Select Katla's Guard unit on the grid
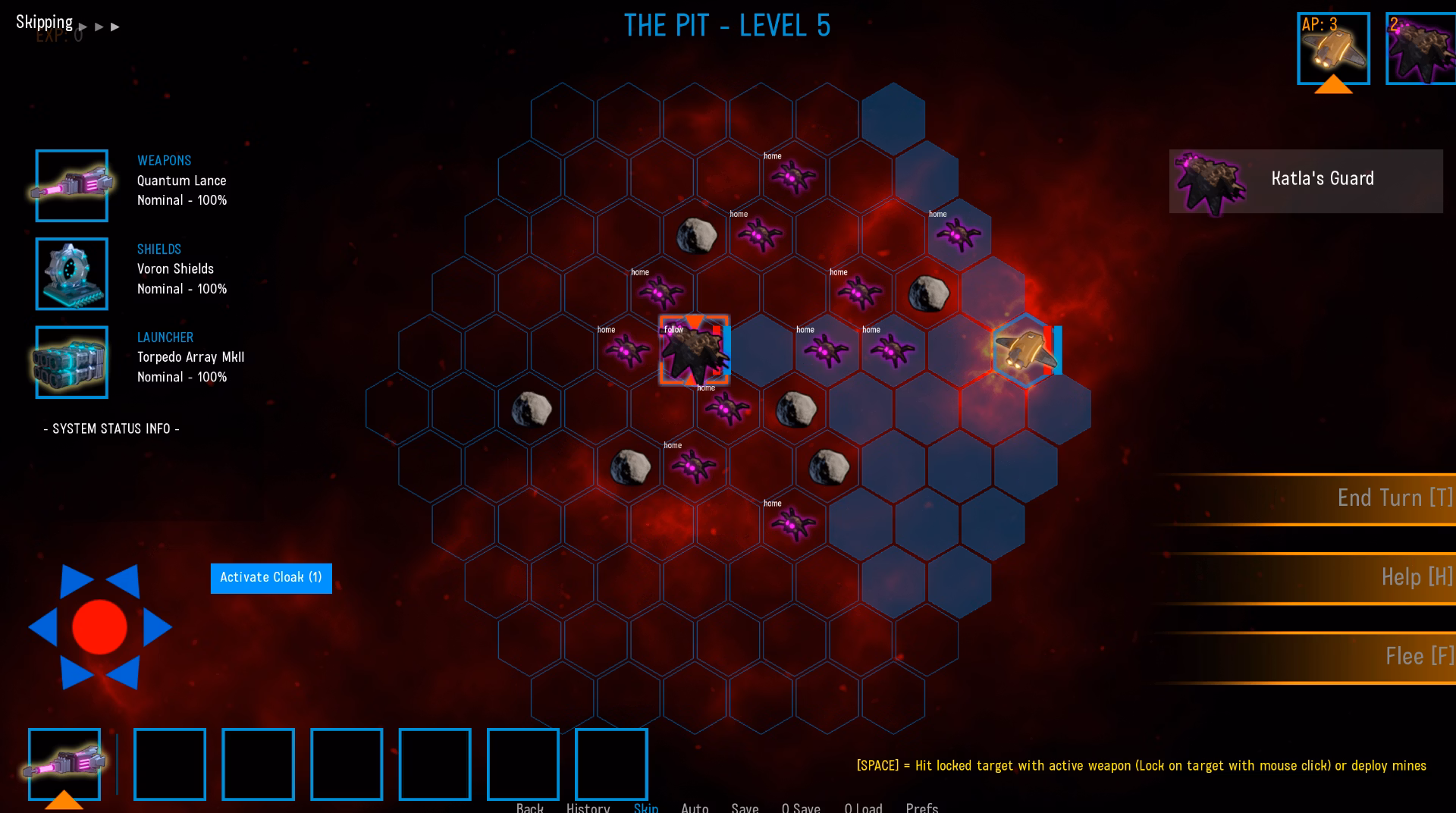This screenshot has height=813, width=1456. 694,350
